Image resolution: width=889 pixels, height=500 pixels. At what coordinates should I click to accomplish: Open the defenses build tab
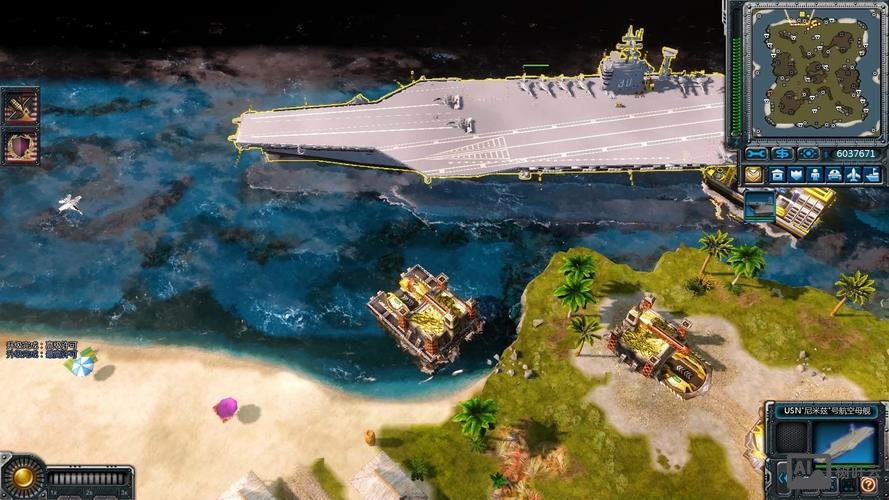pos(796,175)
